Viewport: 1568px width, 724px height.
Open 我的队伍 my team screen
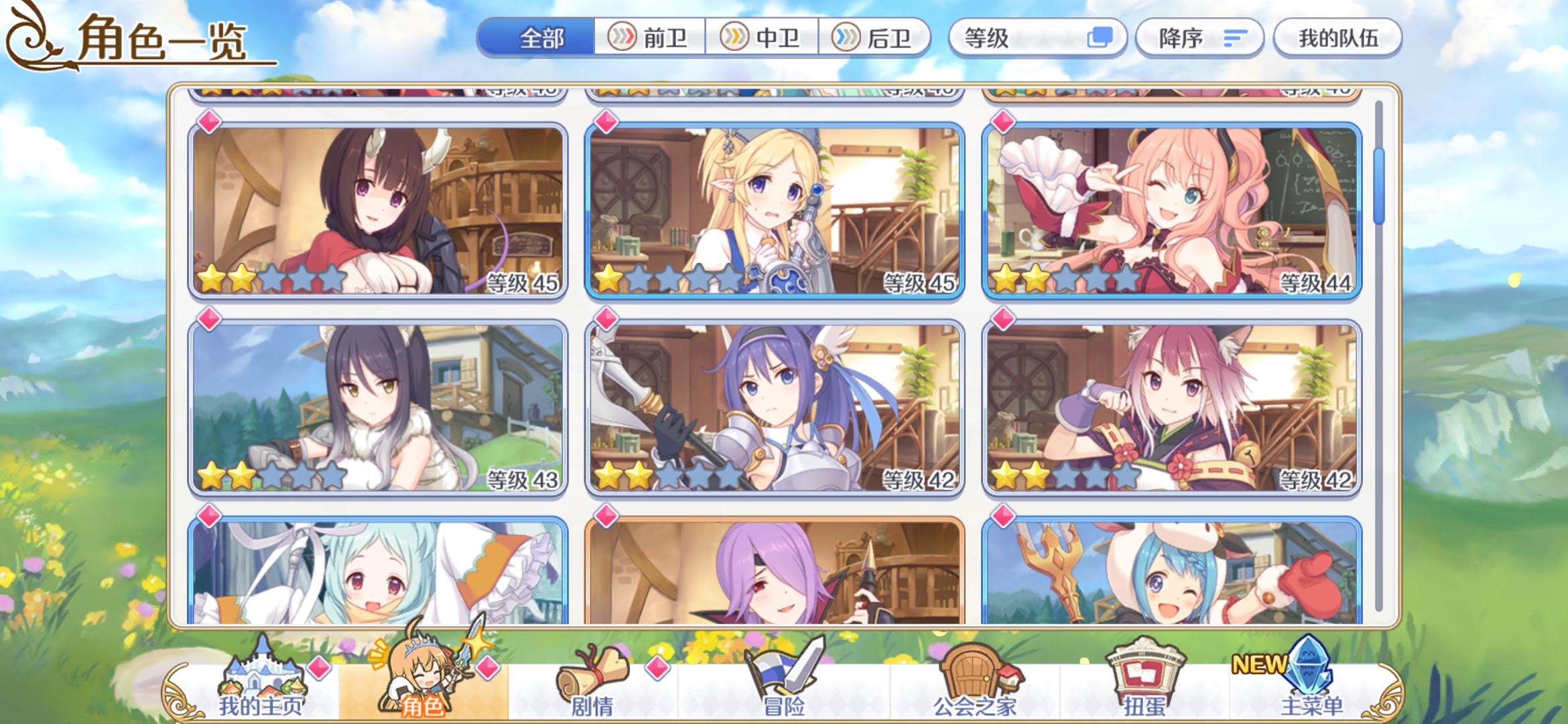(1337, 38)
